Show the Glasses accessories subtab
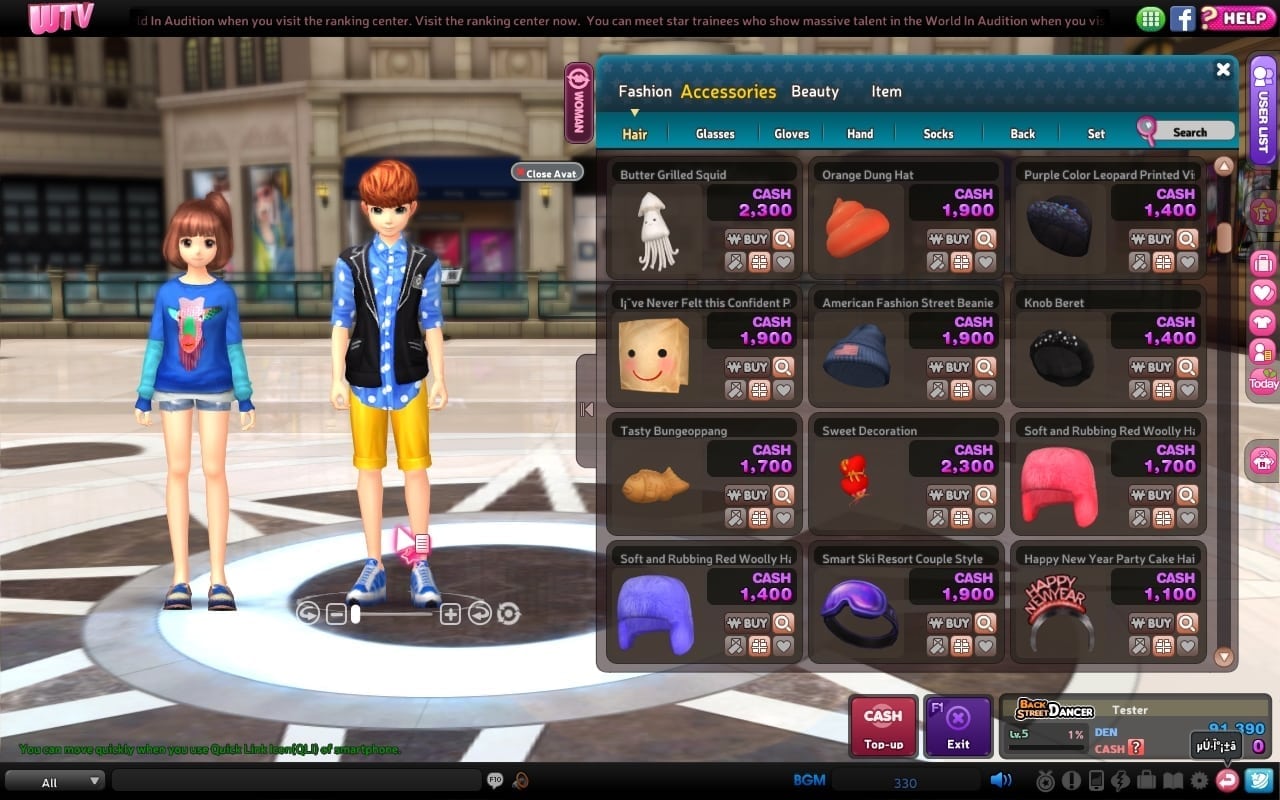 pyautogui.click(x=715, y=133)
